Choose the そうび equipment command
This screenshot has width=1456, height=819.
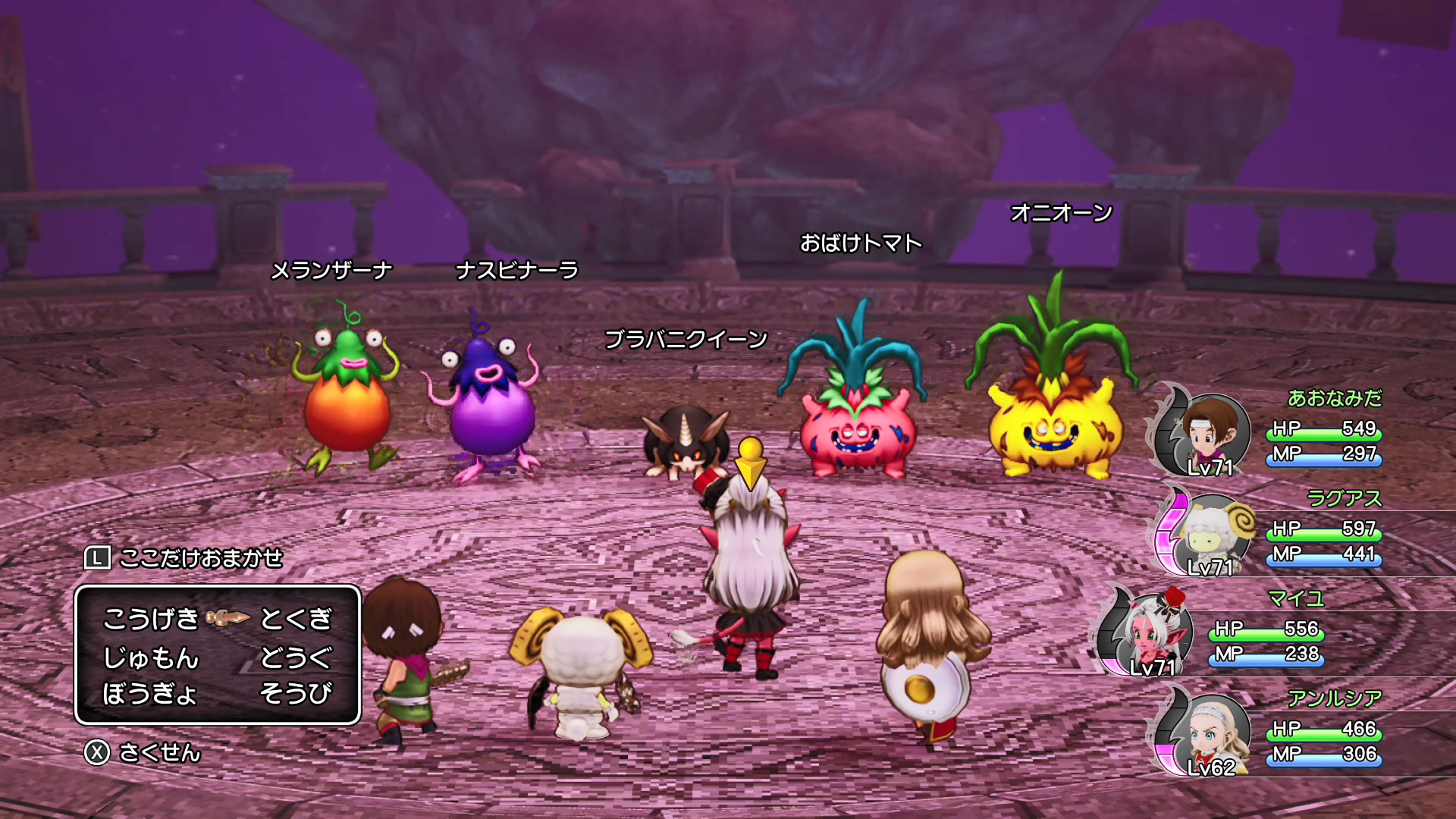[296, 693]
